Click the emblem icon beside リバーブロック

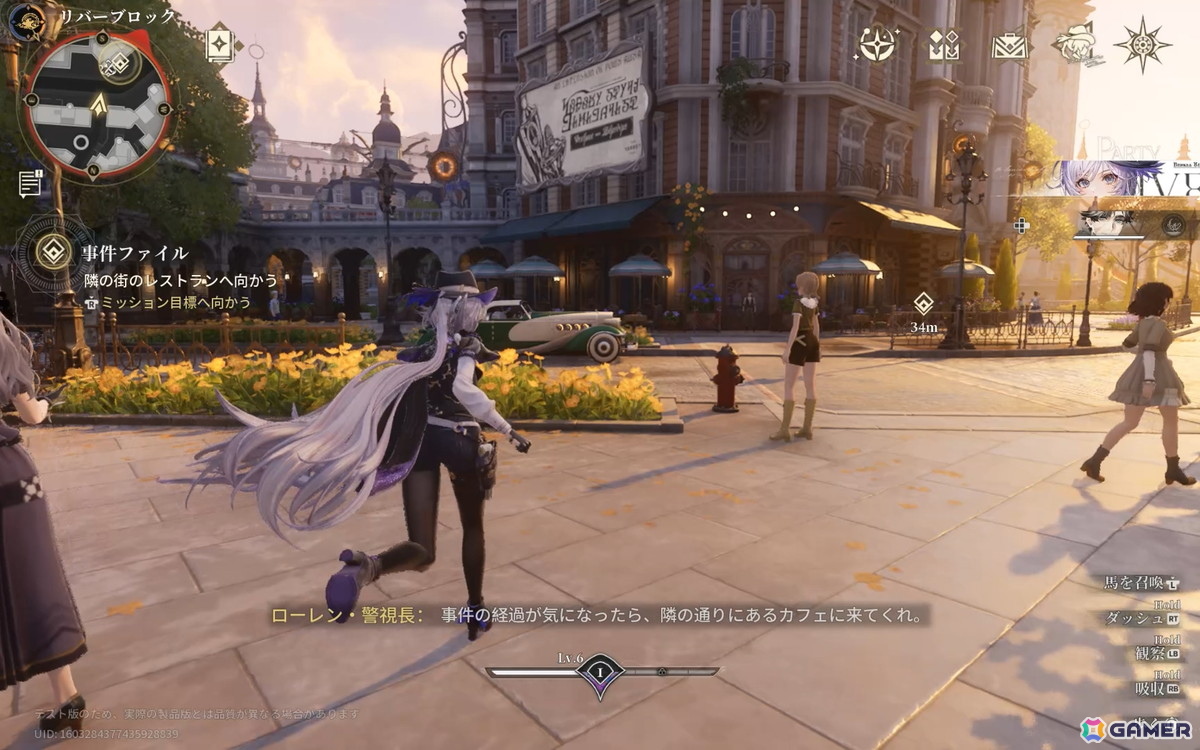coord(27,20)
